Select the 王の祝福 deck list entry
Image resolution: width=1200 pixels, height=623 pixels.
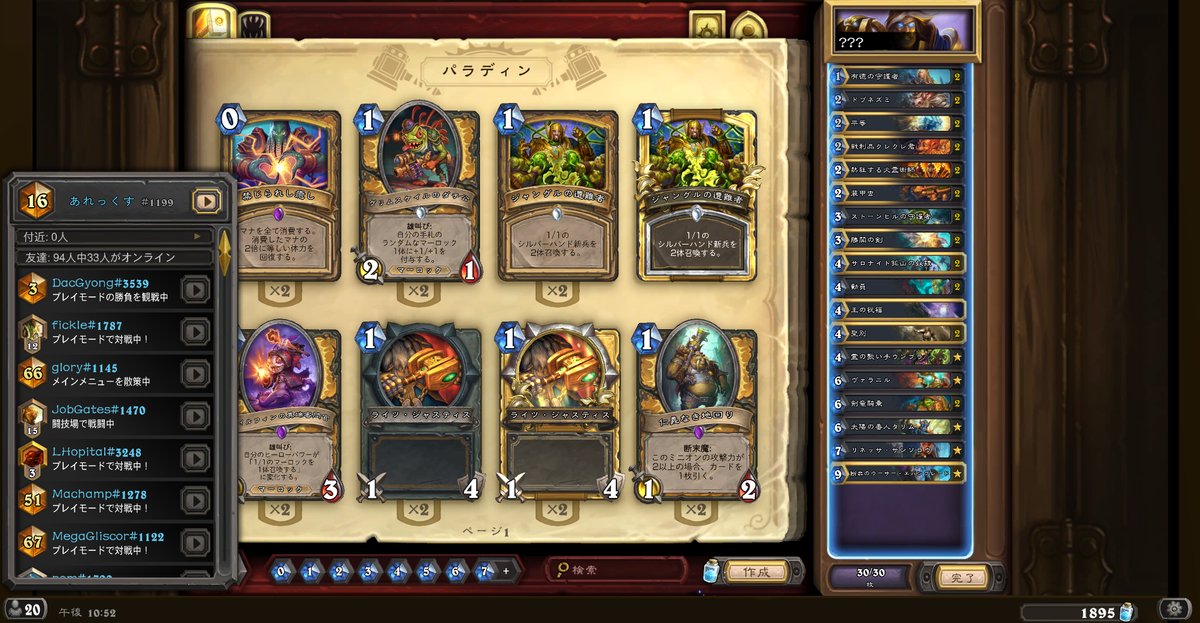(896, 310)
